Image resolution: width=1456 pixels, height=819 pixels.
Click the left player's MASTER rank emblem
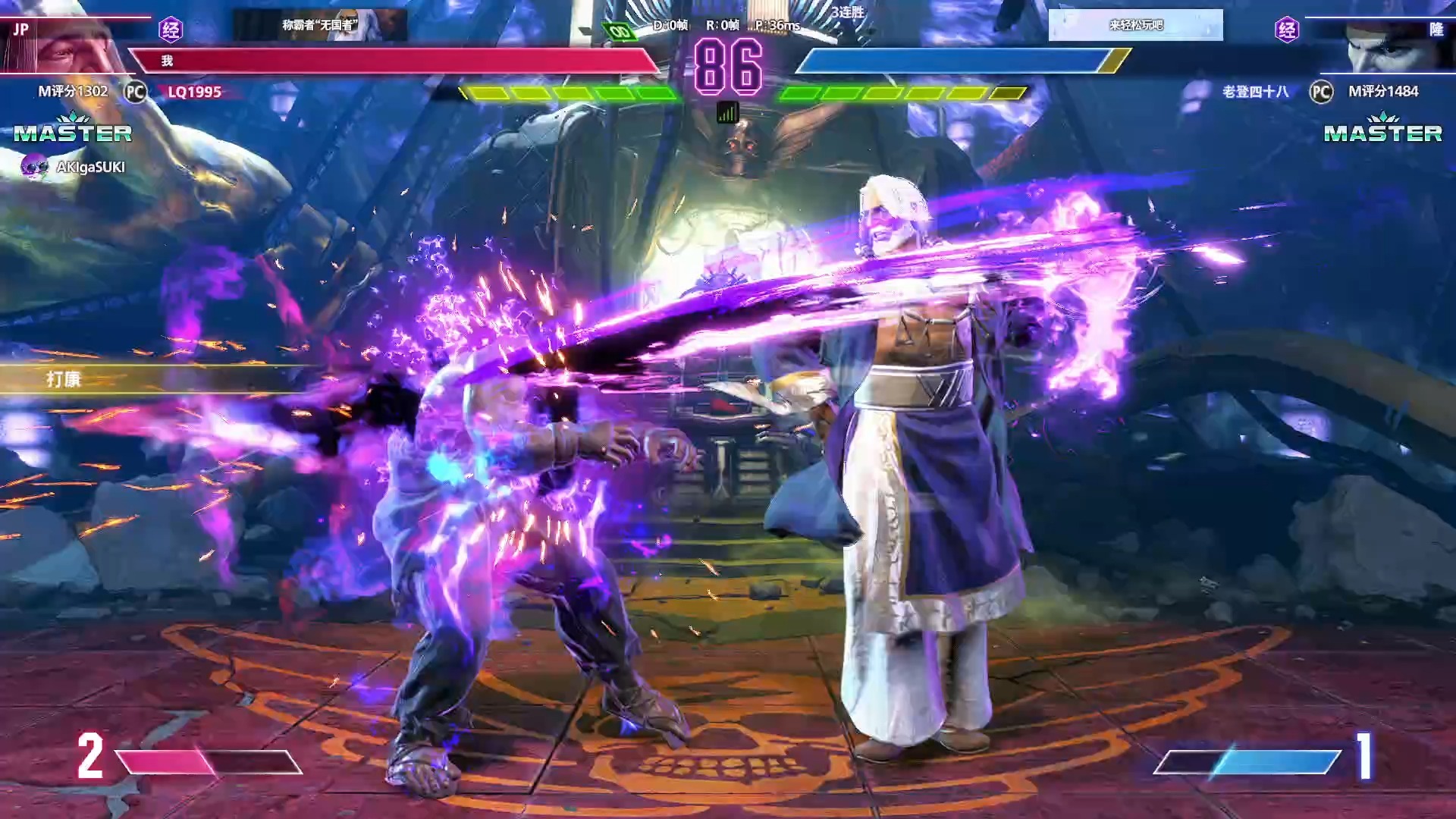click(x=73, y=130)
